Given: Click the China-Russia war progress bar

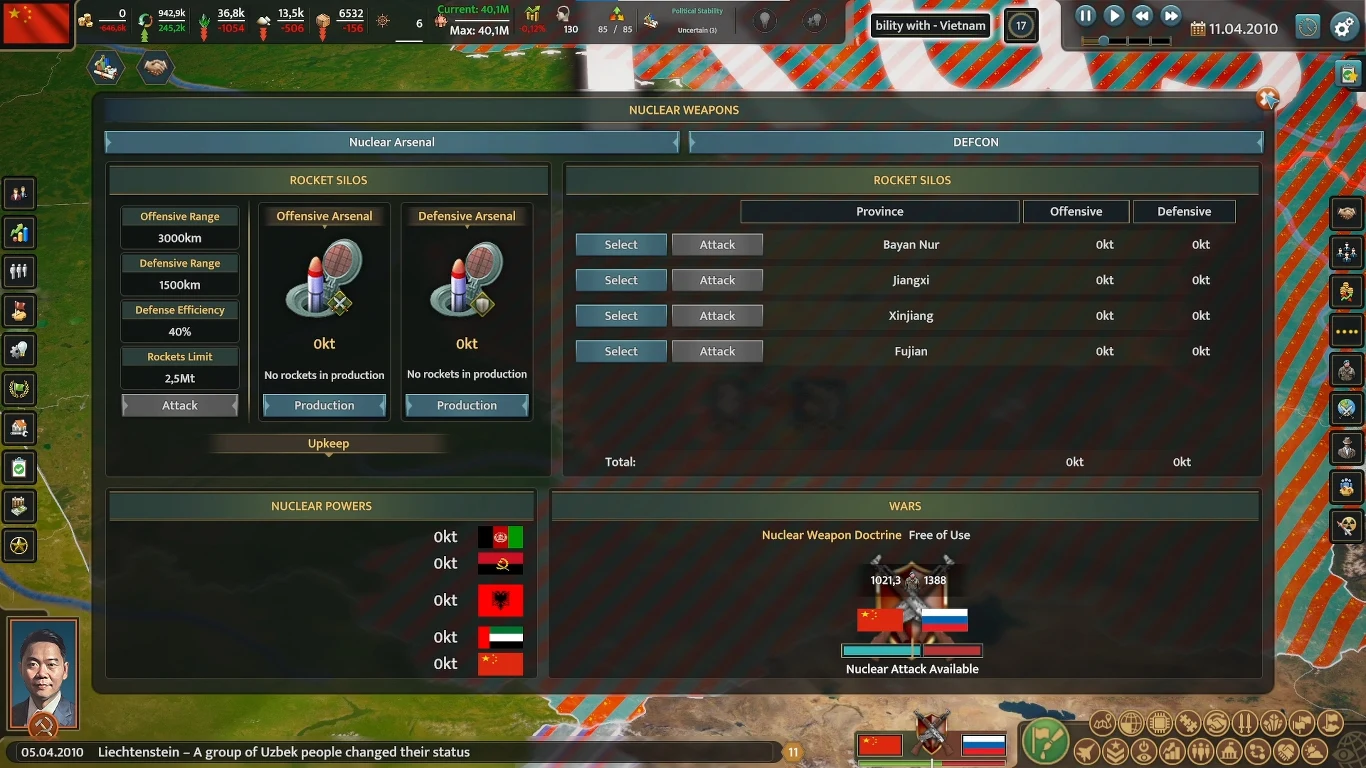Looking at the screenshot, I should [912, 649].
